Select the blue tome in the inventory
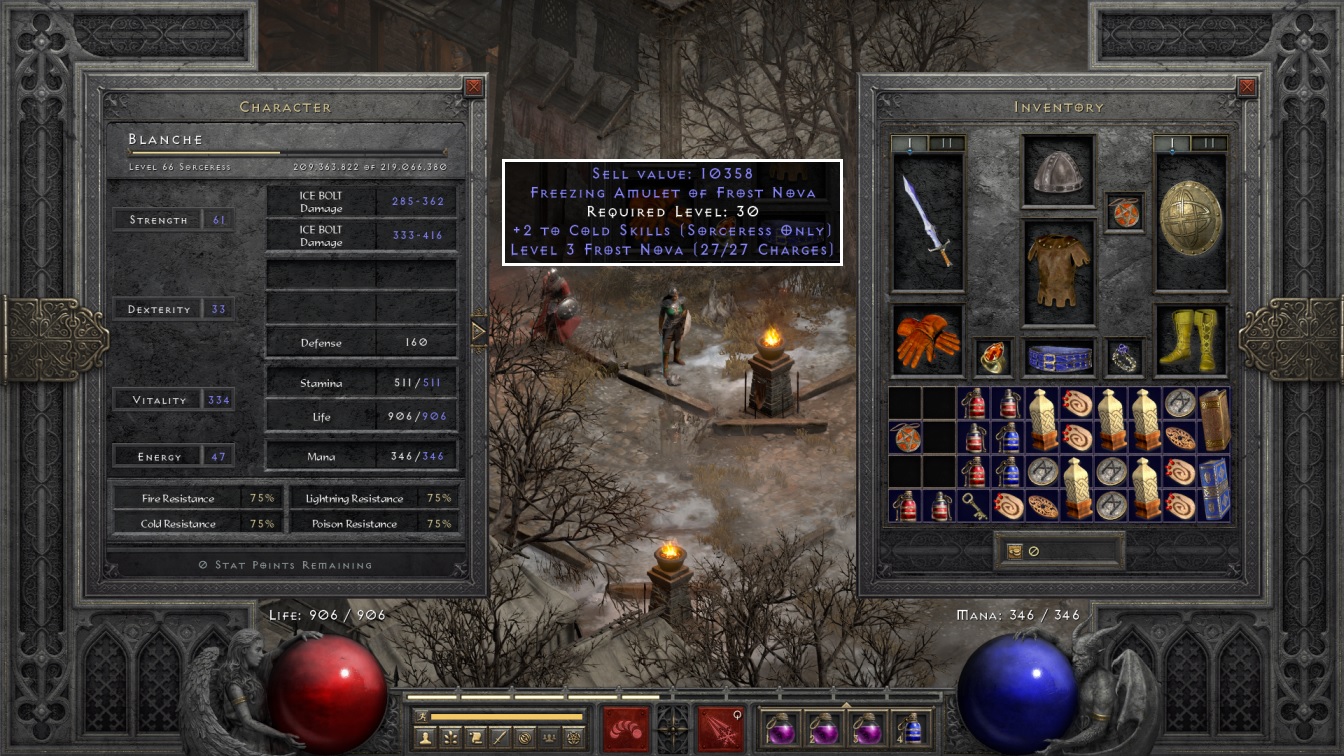 [1213, 489]
